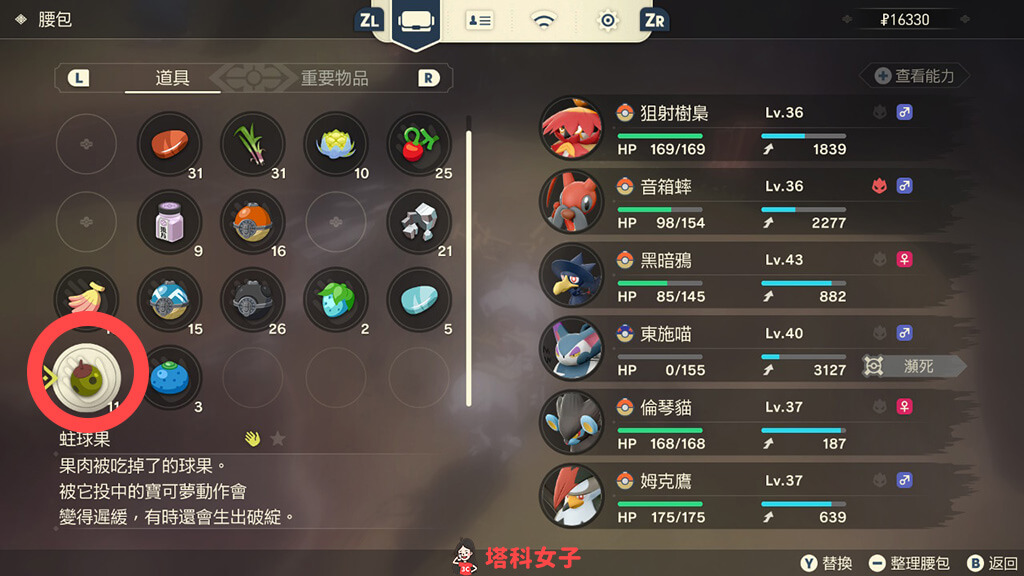Open the settings gear tab
1024x576 pixels.
click(607, 20)
